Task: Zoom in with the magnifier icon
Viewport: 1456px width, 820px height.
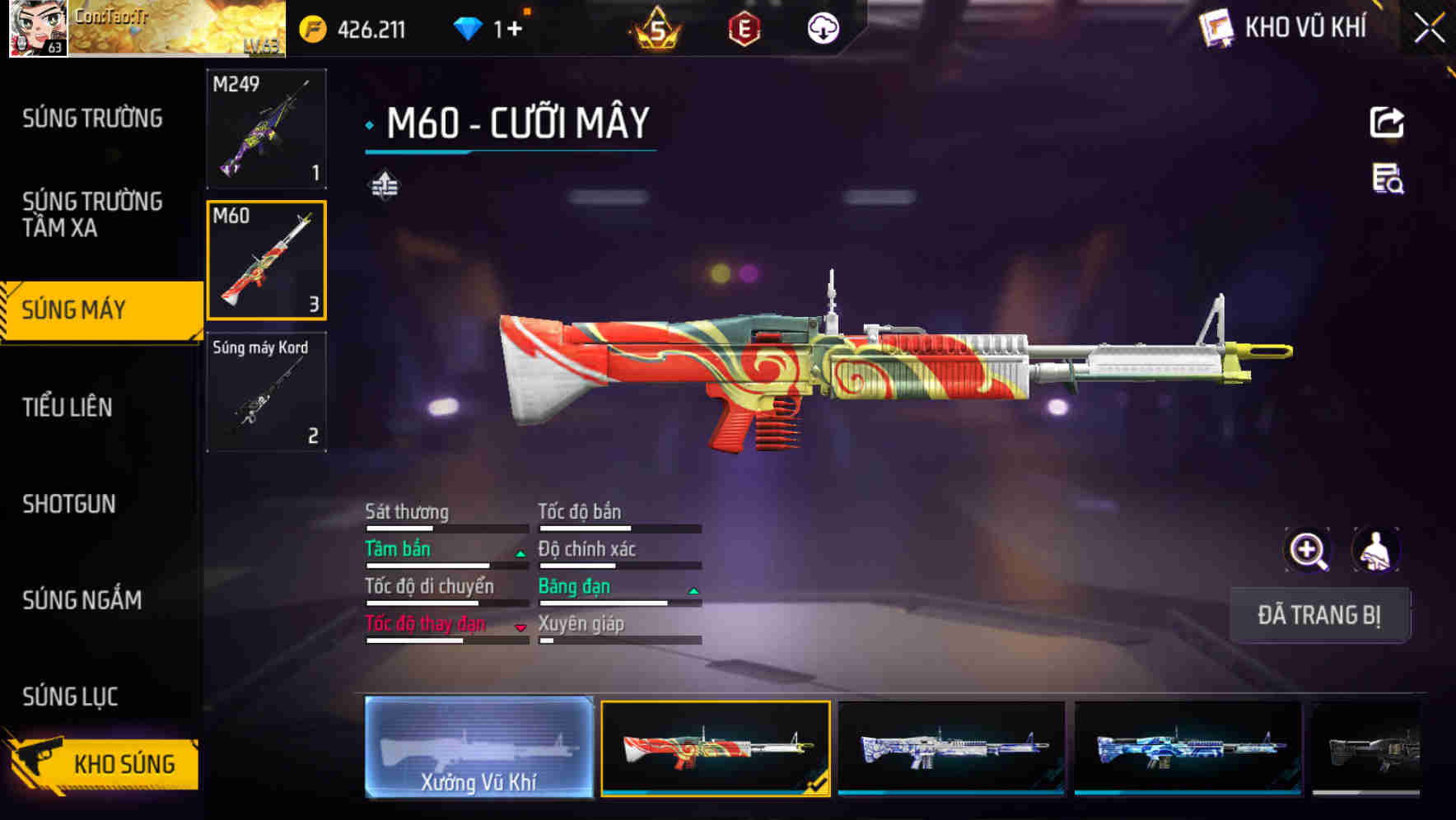Action: point(1308,550)
